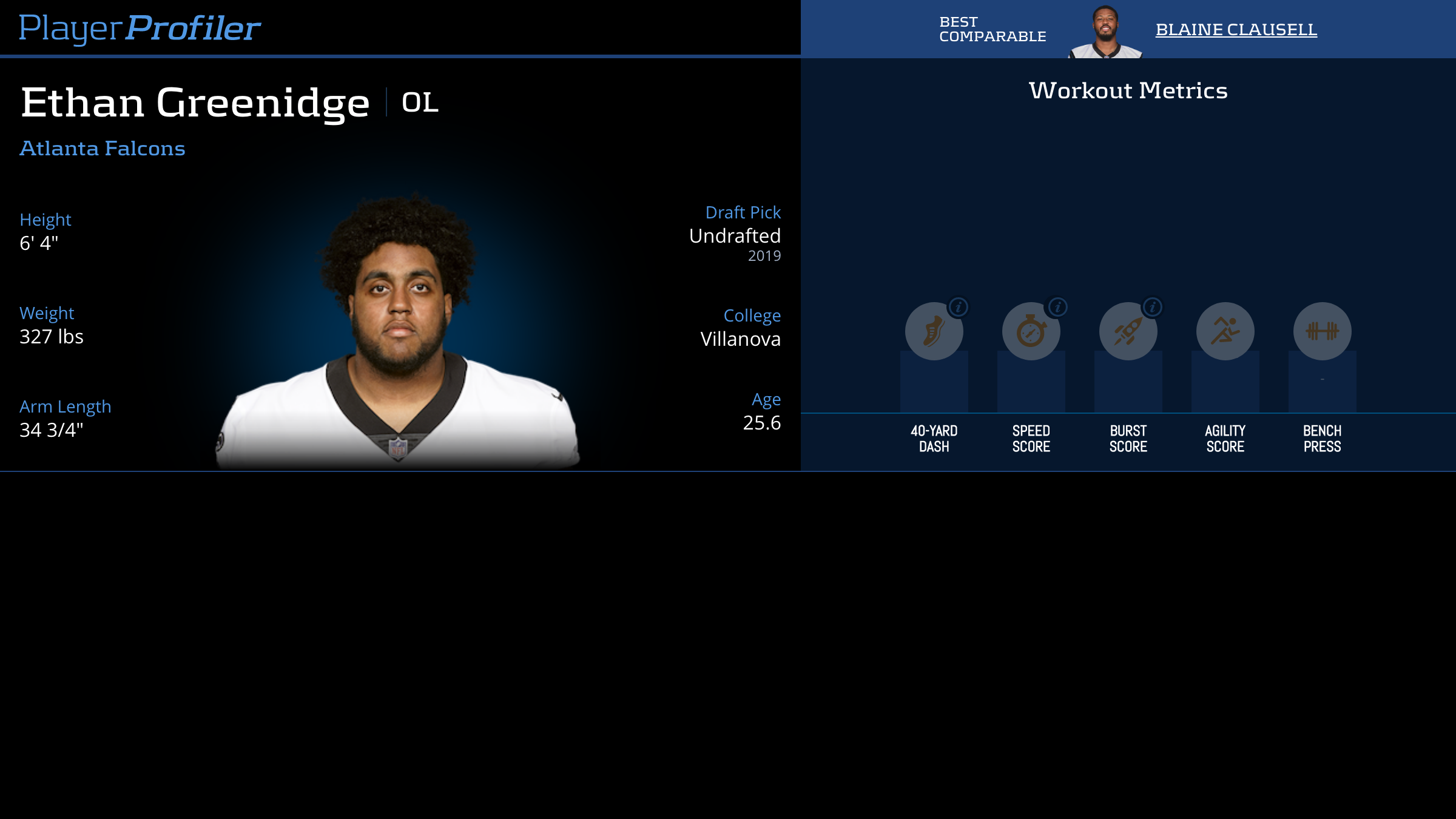1456x819 pixels.
Task: Show info for the Burst Score metric
Action: pyautogui.click(x=1153, y=308)
